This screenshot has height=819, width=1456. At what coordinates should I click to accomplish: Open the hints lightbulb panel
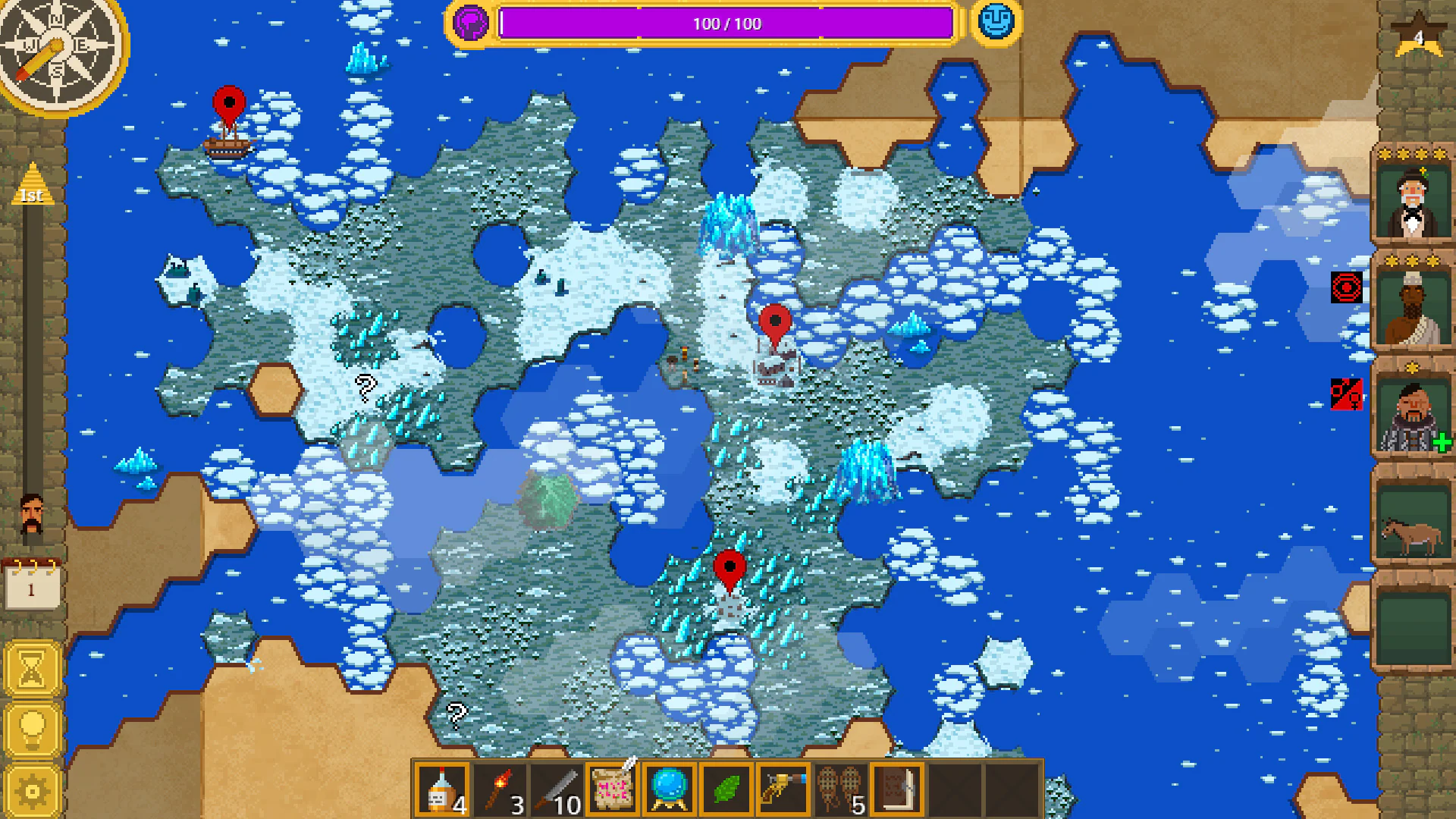pyautogui.click(x=30, y=727)
